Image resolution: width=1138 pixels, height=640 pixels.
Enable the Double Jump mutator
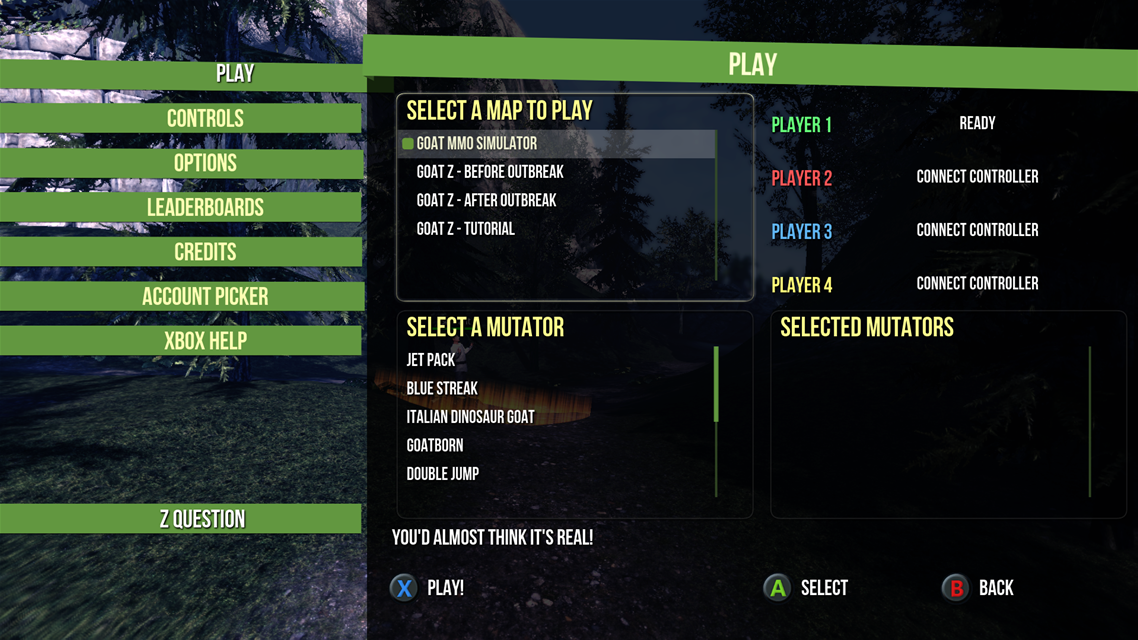(443, 474)
